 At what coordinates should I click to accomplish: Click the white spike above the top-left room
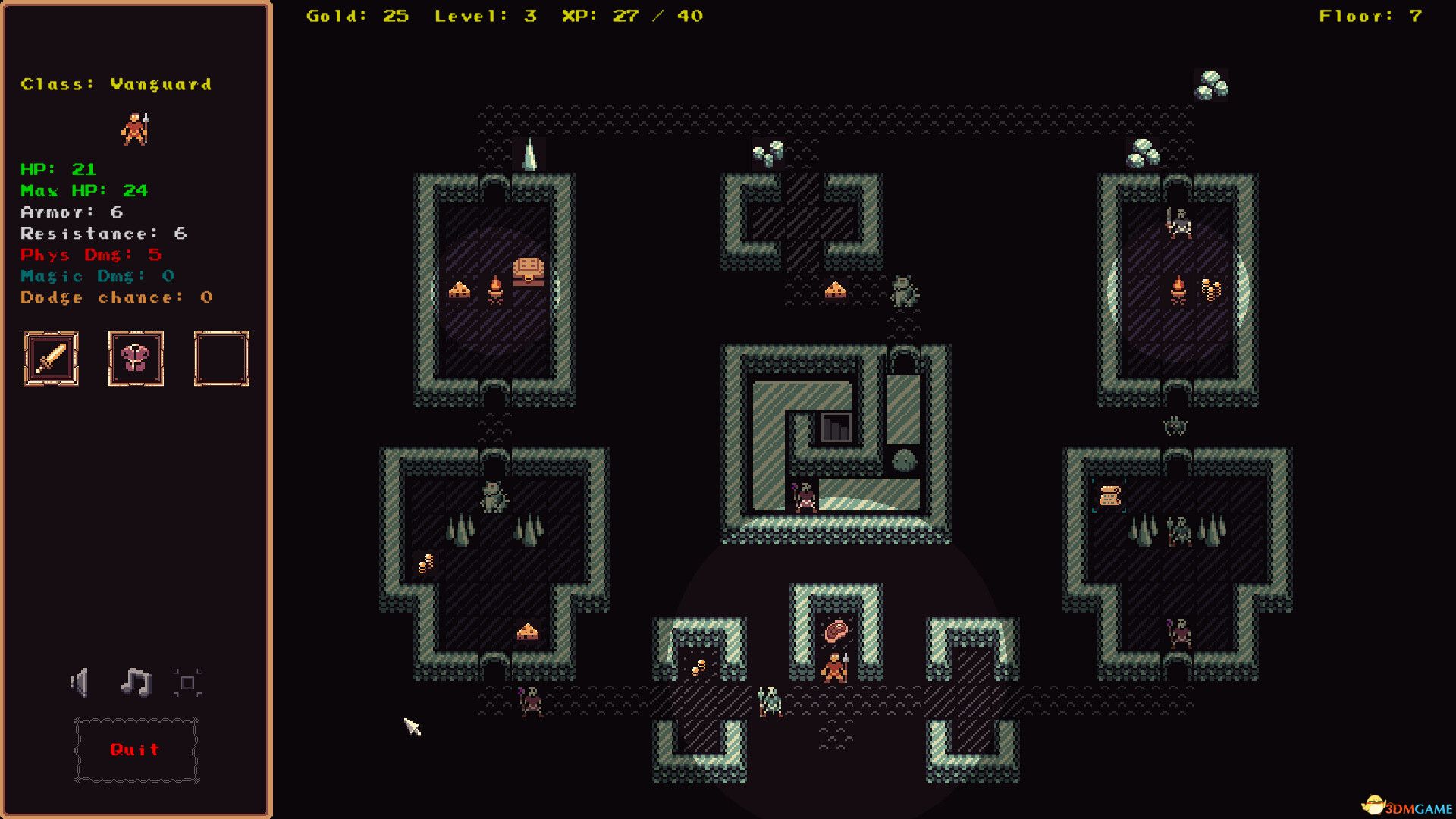532,152
